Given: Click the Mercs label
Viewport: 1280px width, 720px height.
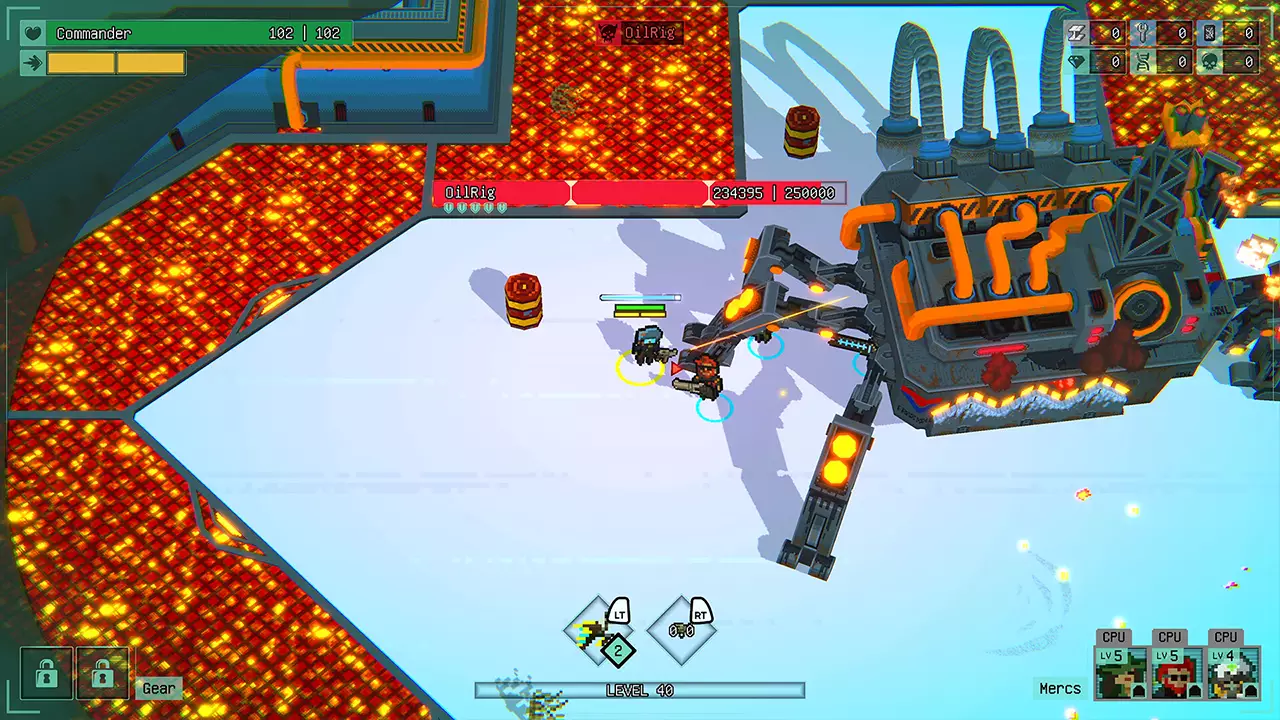Looking at the screenshot, I should pos(1060,688).
